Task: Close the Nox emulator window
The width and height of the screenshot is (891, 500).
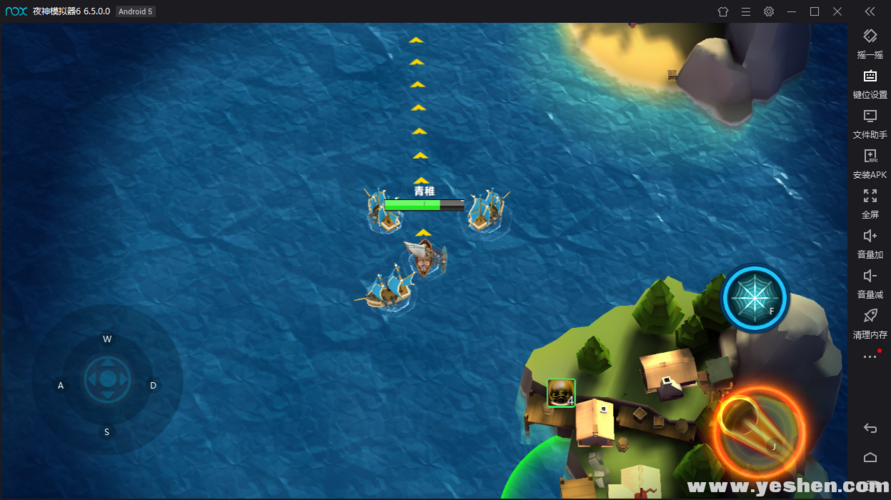Action: click(837, 11)
